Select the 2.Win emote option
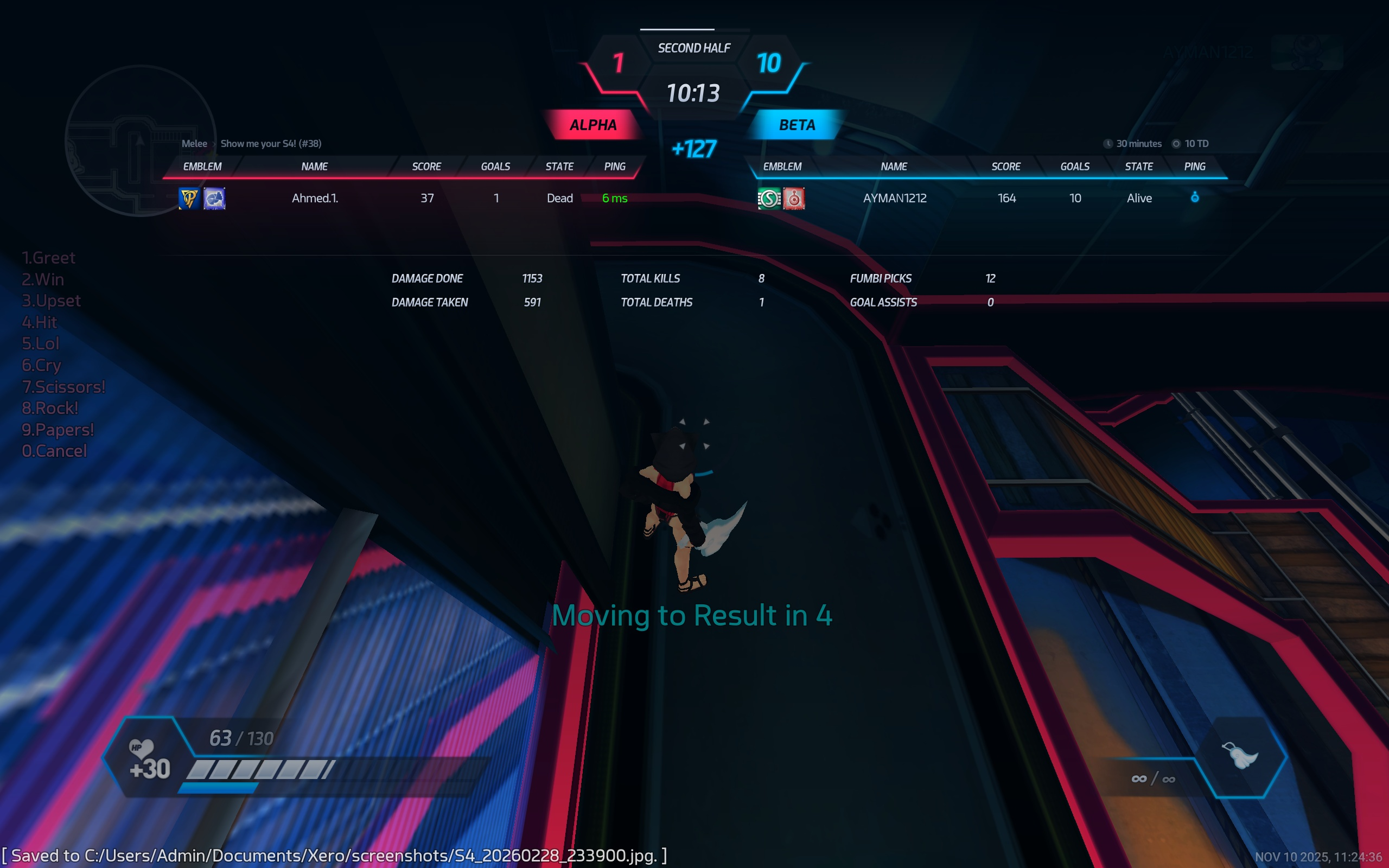This screenshot has width=1389, height=868. pyautogui.click(x=42, y=279)
